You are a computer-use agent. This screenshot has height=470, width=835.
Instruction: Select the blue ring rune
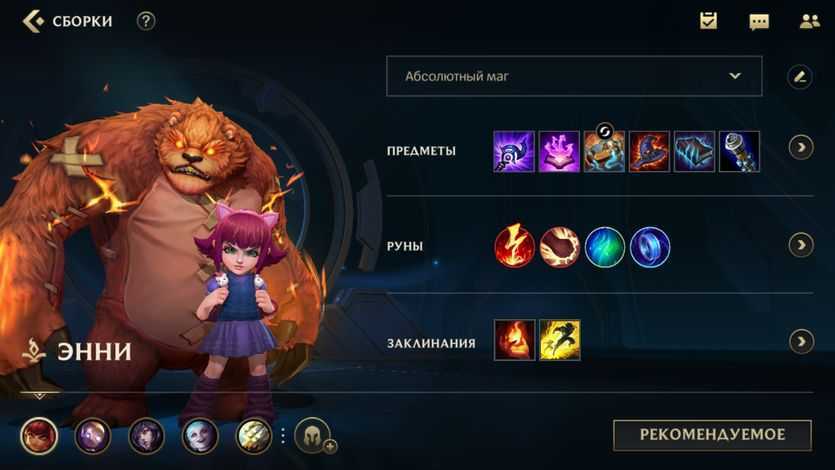(650, 247)
